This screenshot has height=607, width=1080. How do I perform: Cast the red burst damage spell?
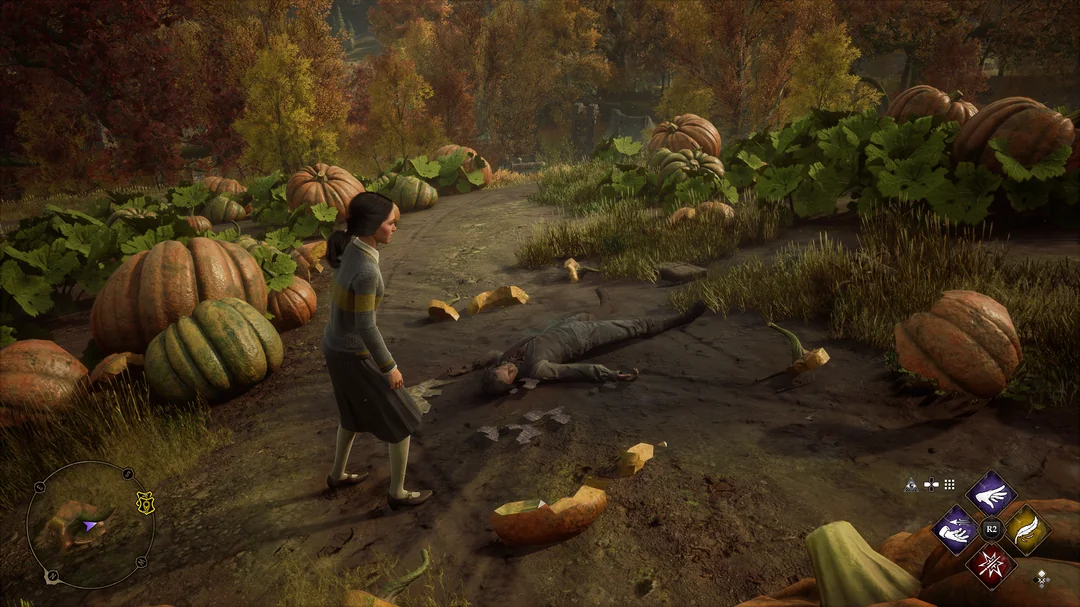(990, 565)
